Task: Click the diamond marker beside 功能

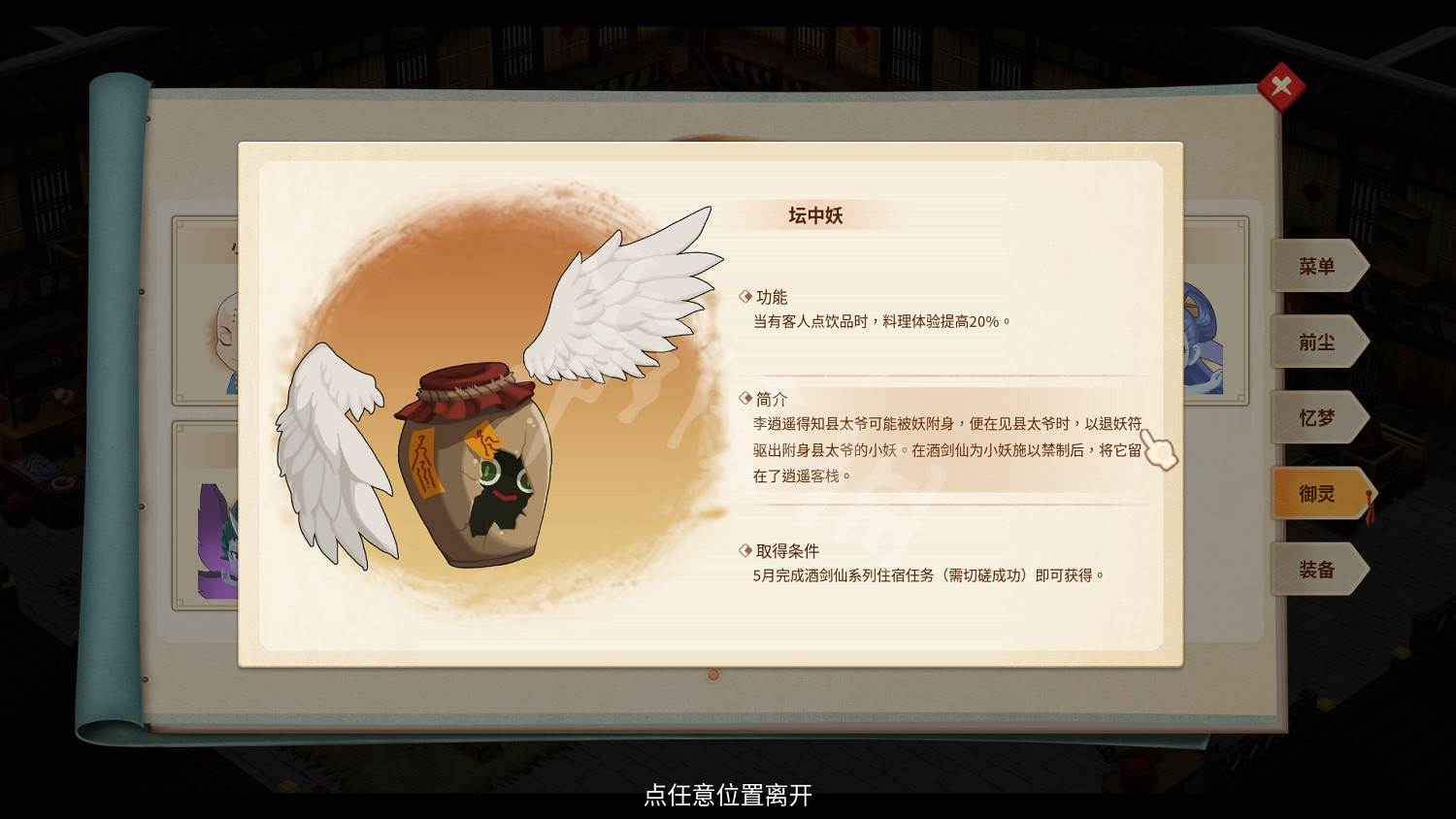Action: [746, 298]
